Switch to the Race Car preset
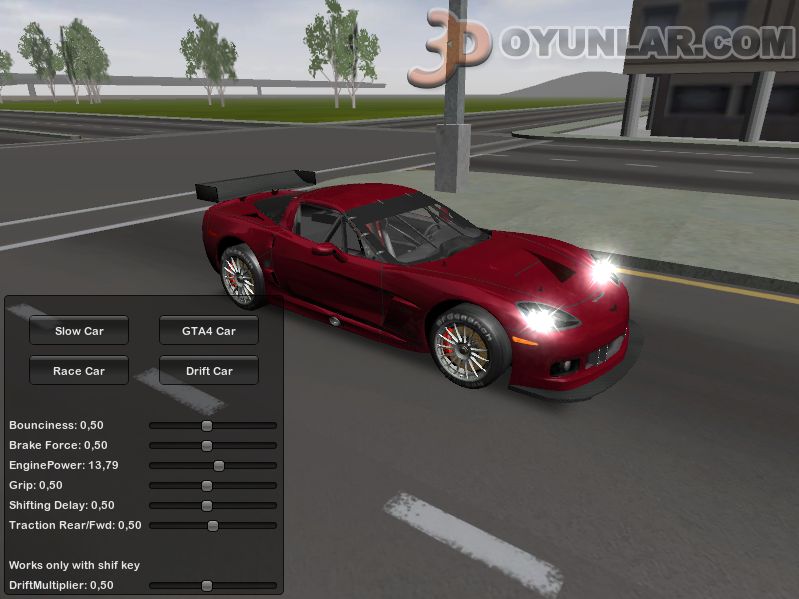The width and height of the screenshot is (799, 599). click(79, 371)
